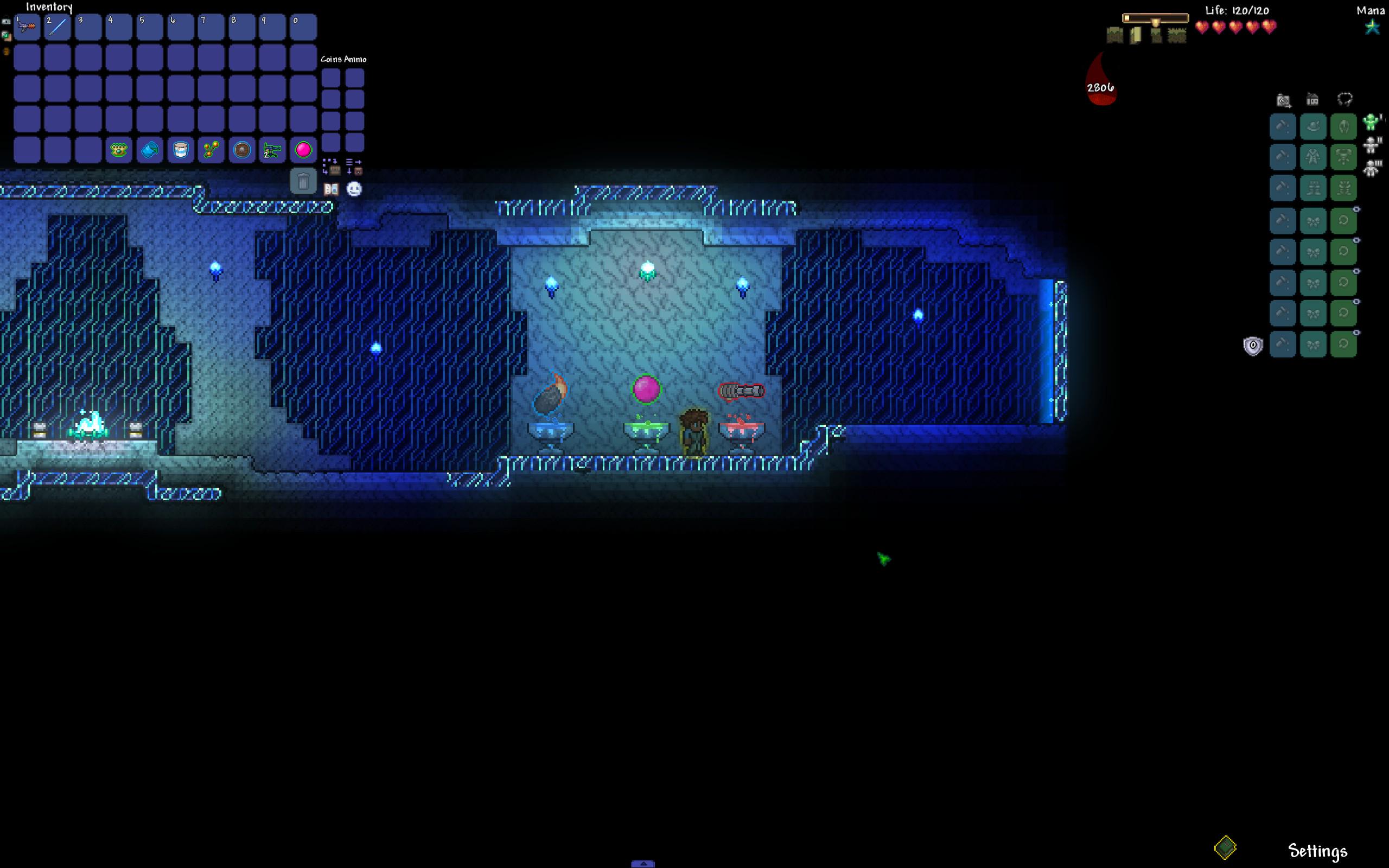1389x868 pixels.
Task: Click the trash can slot
Action: coord(303,182)
